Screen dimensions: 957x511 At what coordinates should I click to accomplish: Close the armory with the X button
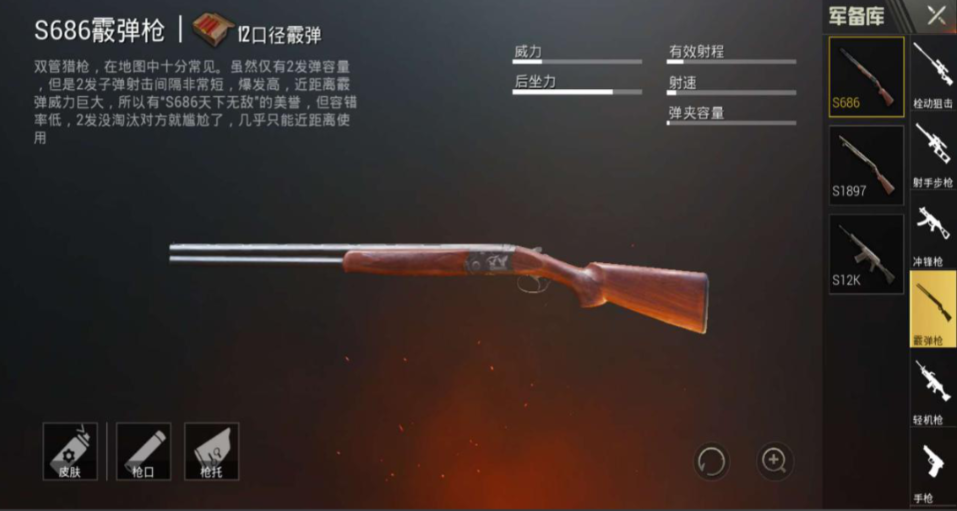pos(936,15)
